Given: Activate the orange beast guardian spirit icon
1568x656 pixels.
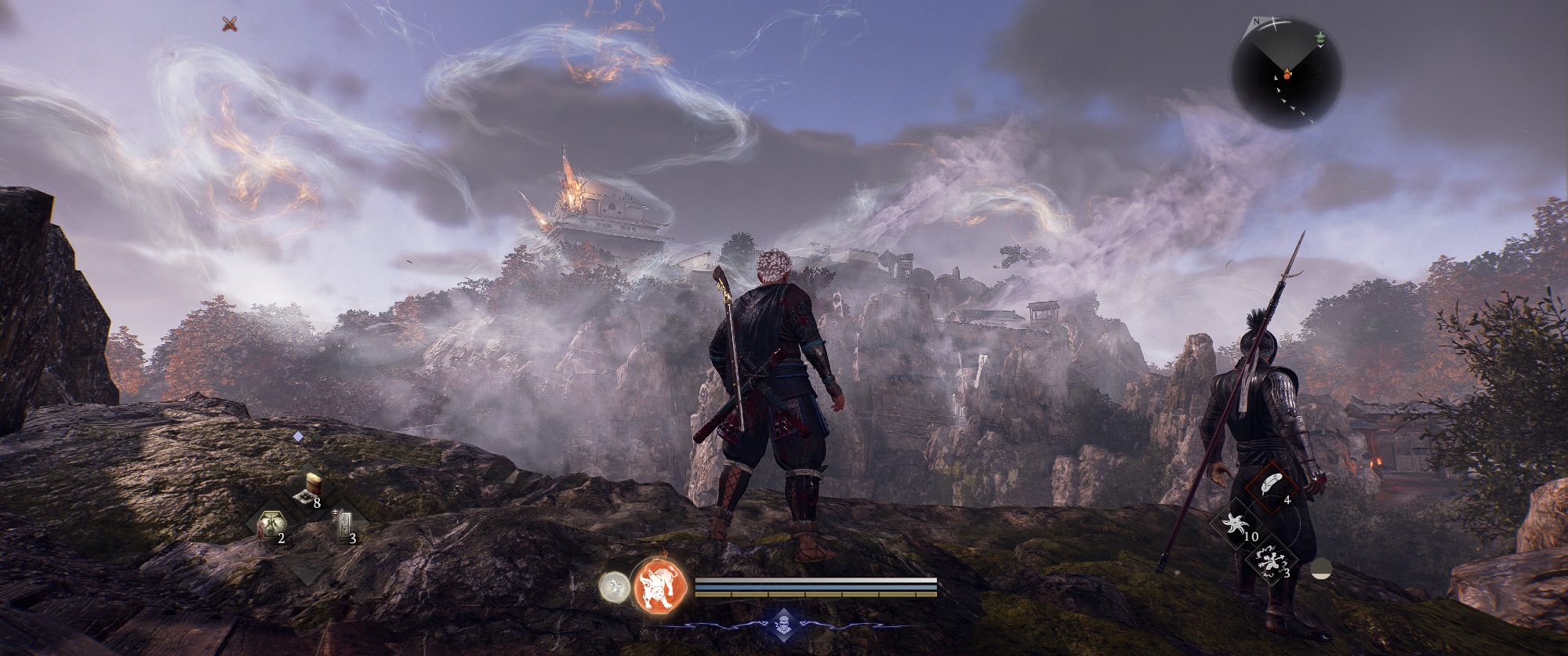Looking at the screenshot, I should click(x=659, y=586).
